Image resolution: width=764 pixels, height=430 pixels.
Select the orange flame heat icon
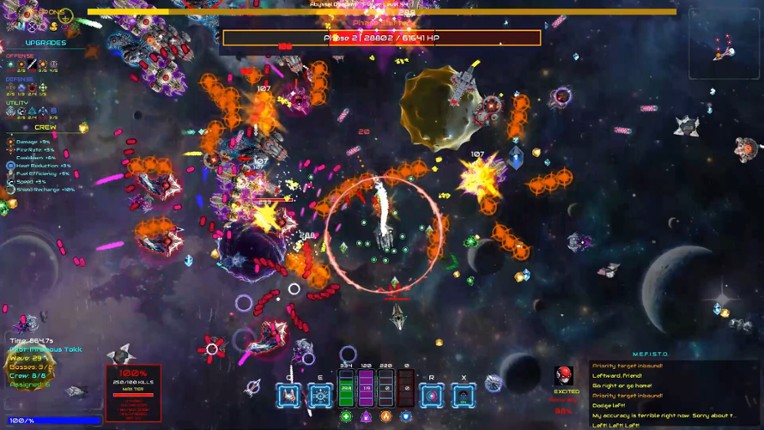pos(386,416)
